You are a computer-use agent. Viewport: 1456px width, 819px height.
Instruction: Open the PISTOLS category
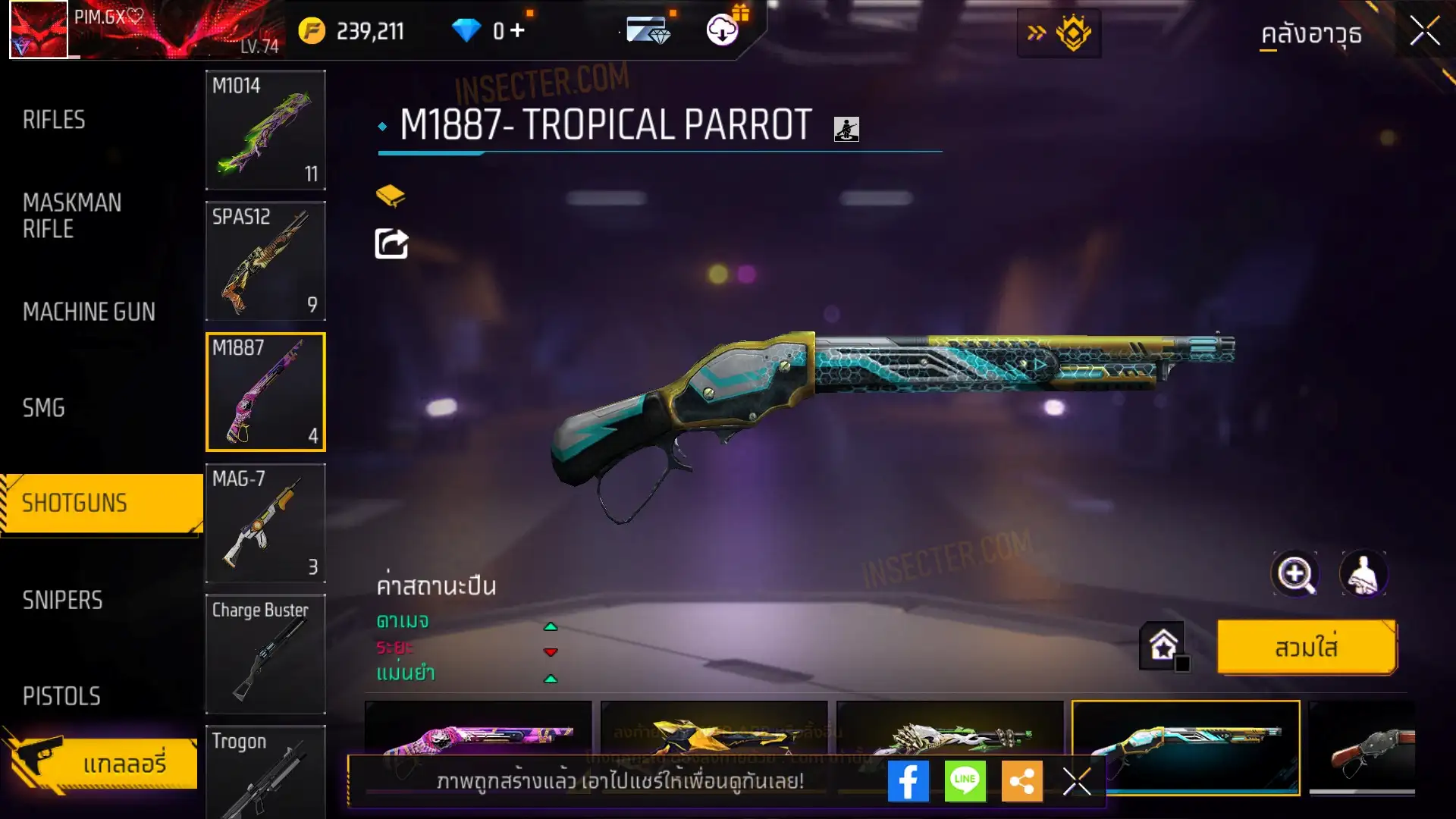tap(61, 696)
